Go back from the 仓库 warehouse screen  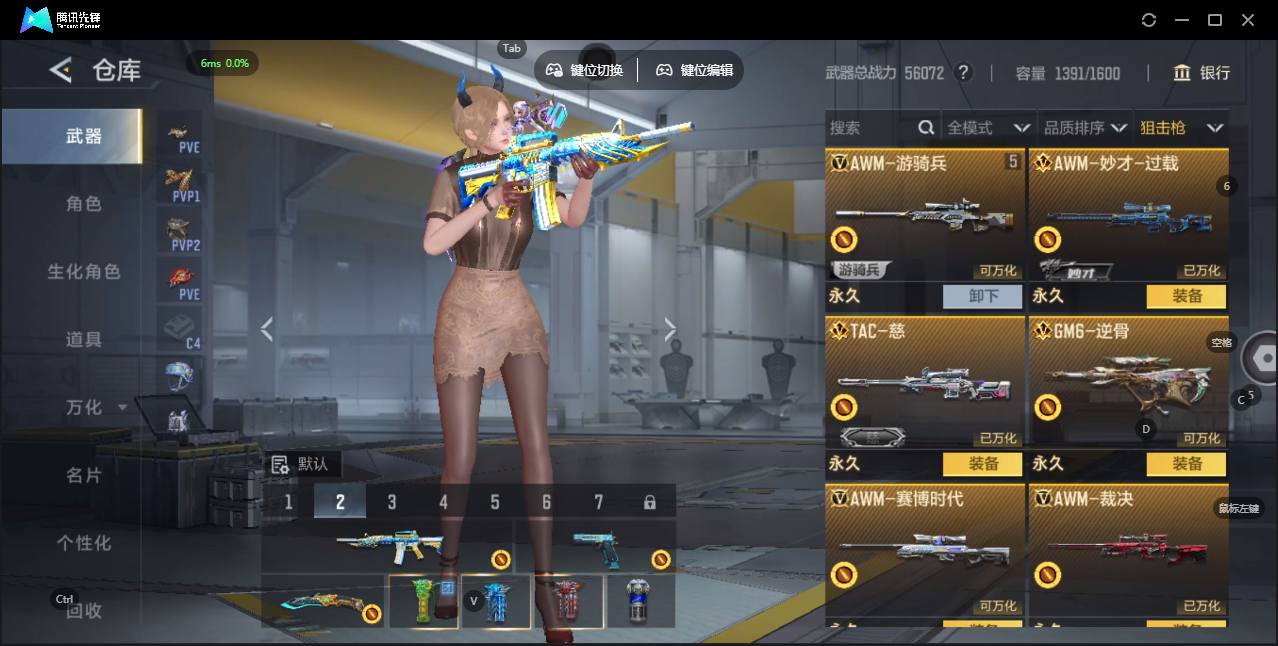(x=62, y=70)
